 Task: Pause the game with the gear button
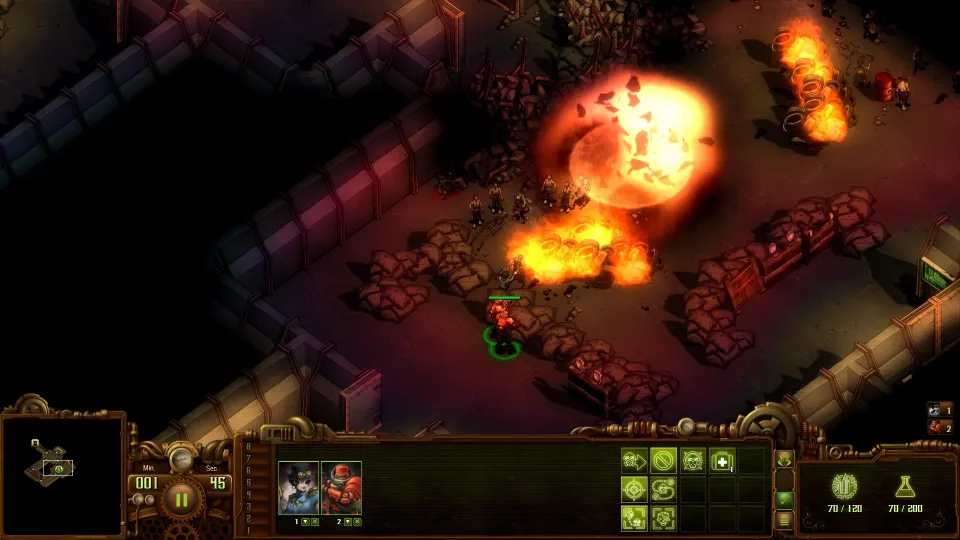click(181, 497)
